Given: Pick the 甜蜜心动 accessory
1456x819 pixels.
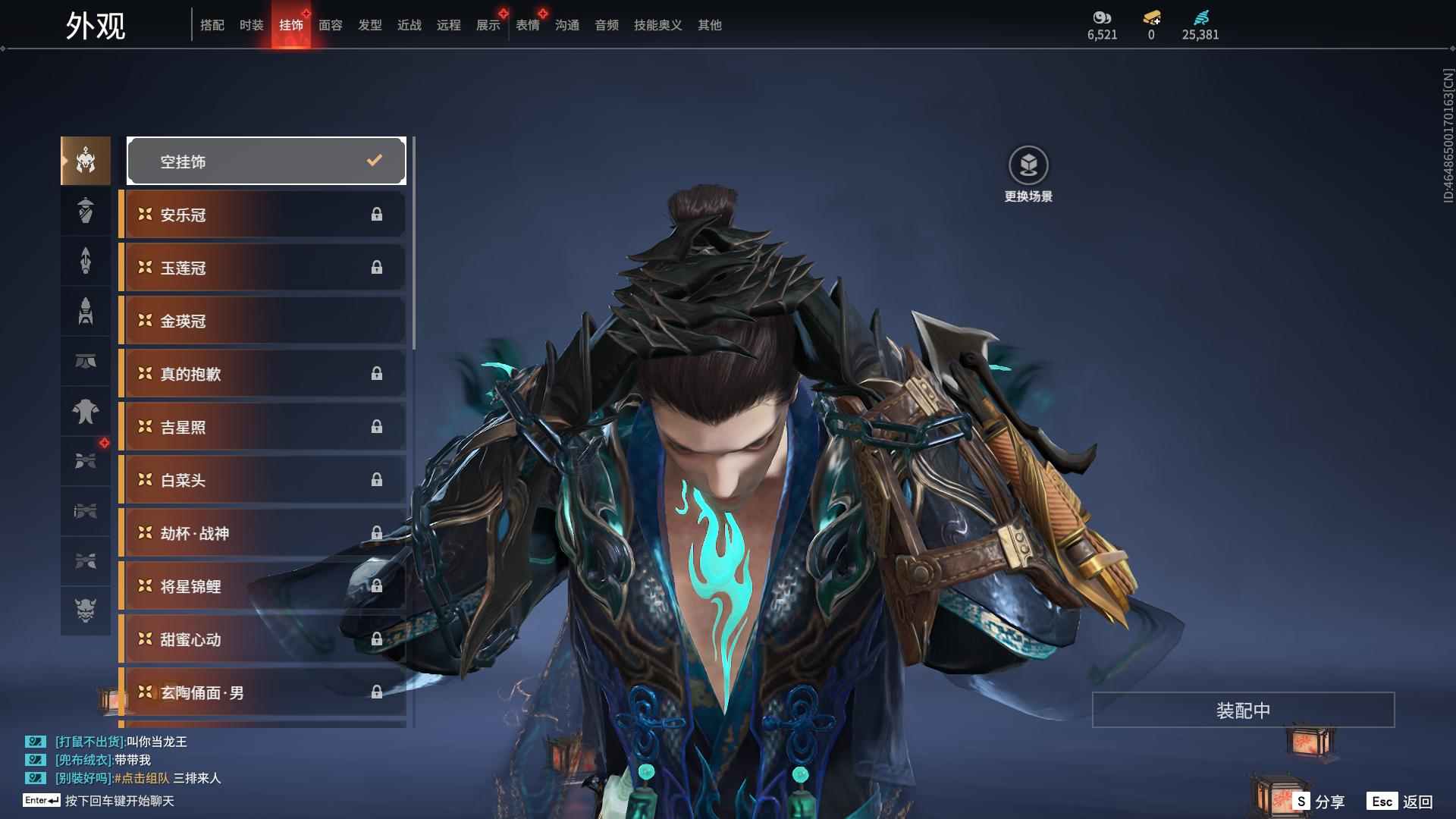Looking at the screenshot, I should (262, 639).
